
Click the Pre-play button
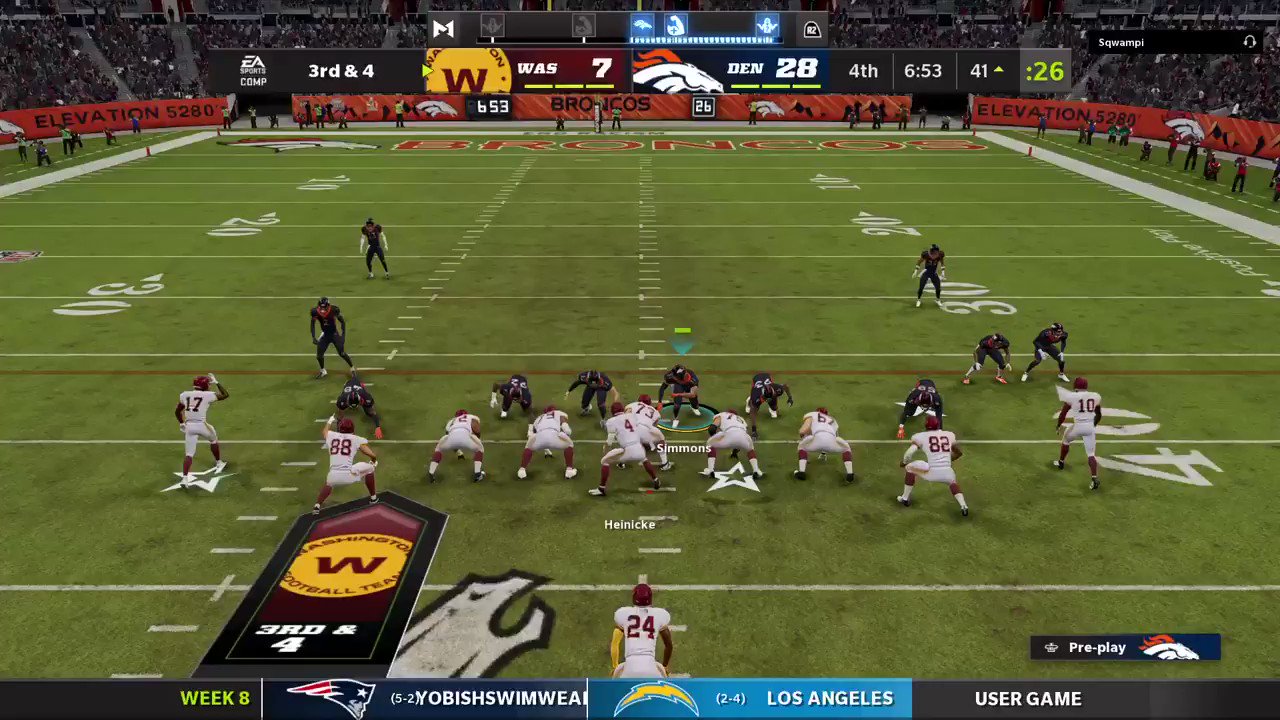coord(1097,647)
